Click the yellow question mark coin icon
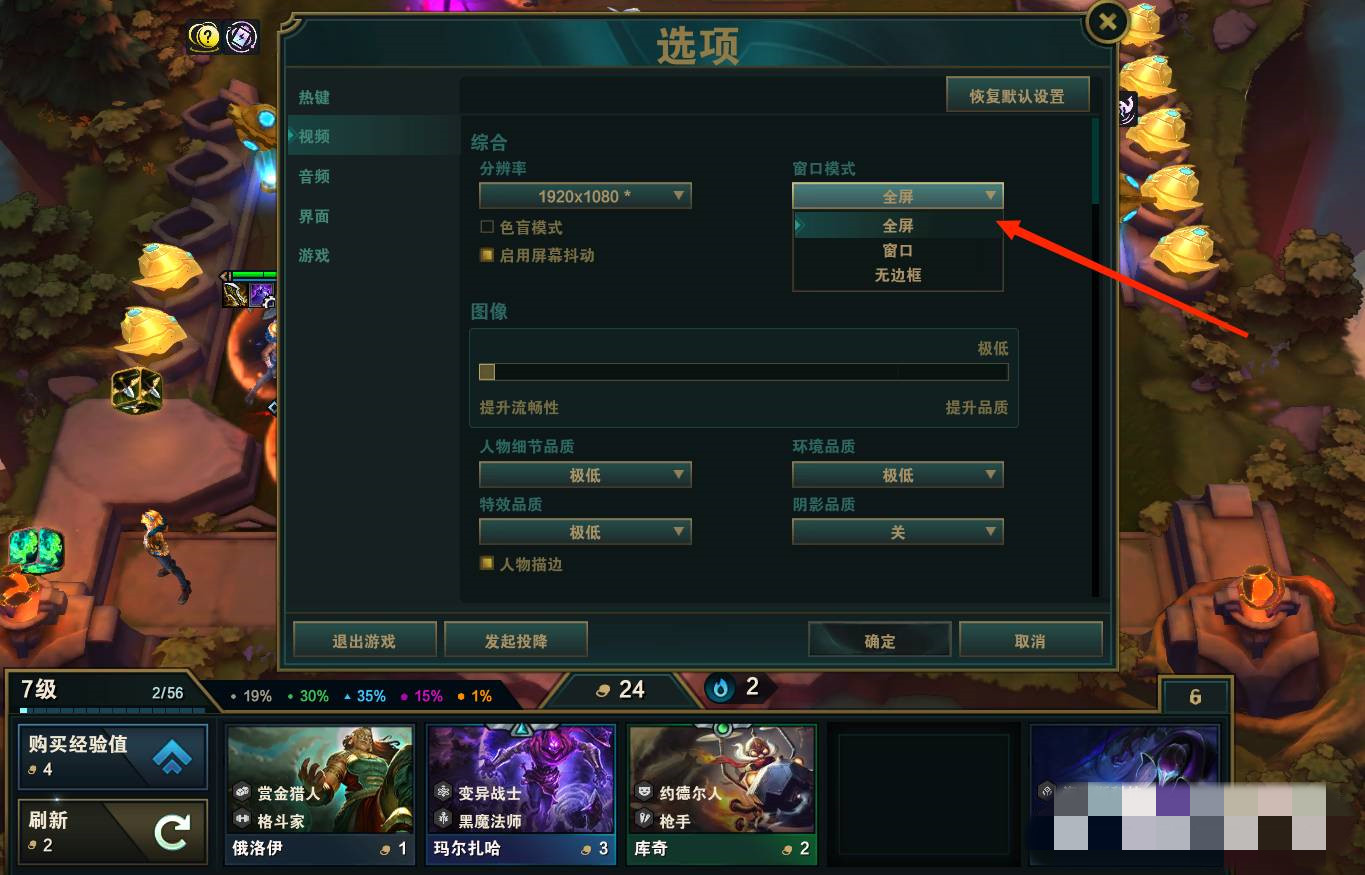The height and width of the screenshot is (875, 1365). click(x=205, y=36)
